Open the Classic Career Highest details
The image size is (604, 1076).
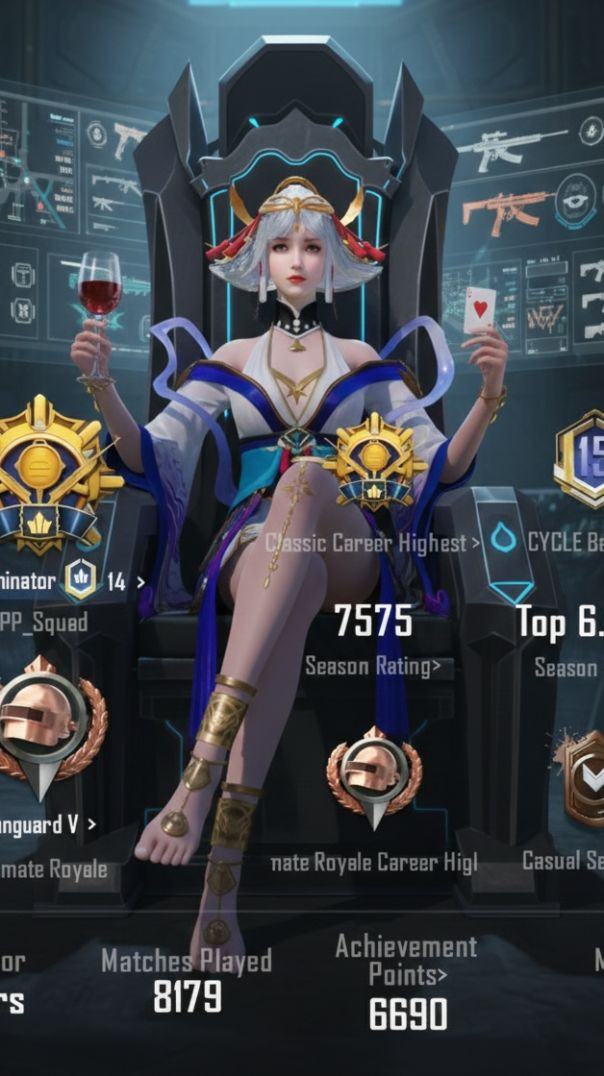pos(372,543)
